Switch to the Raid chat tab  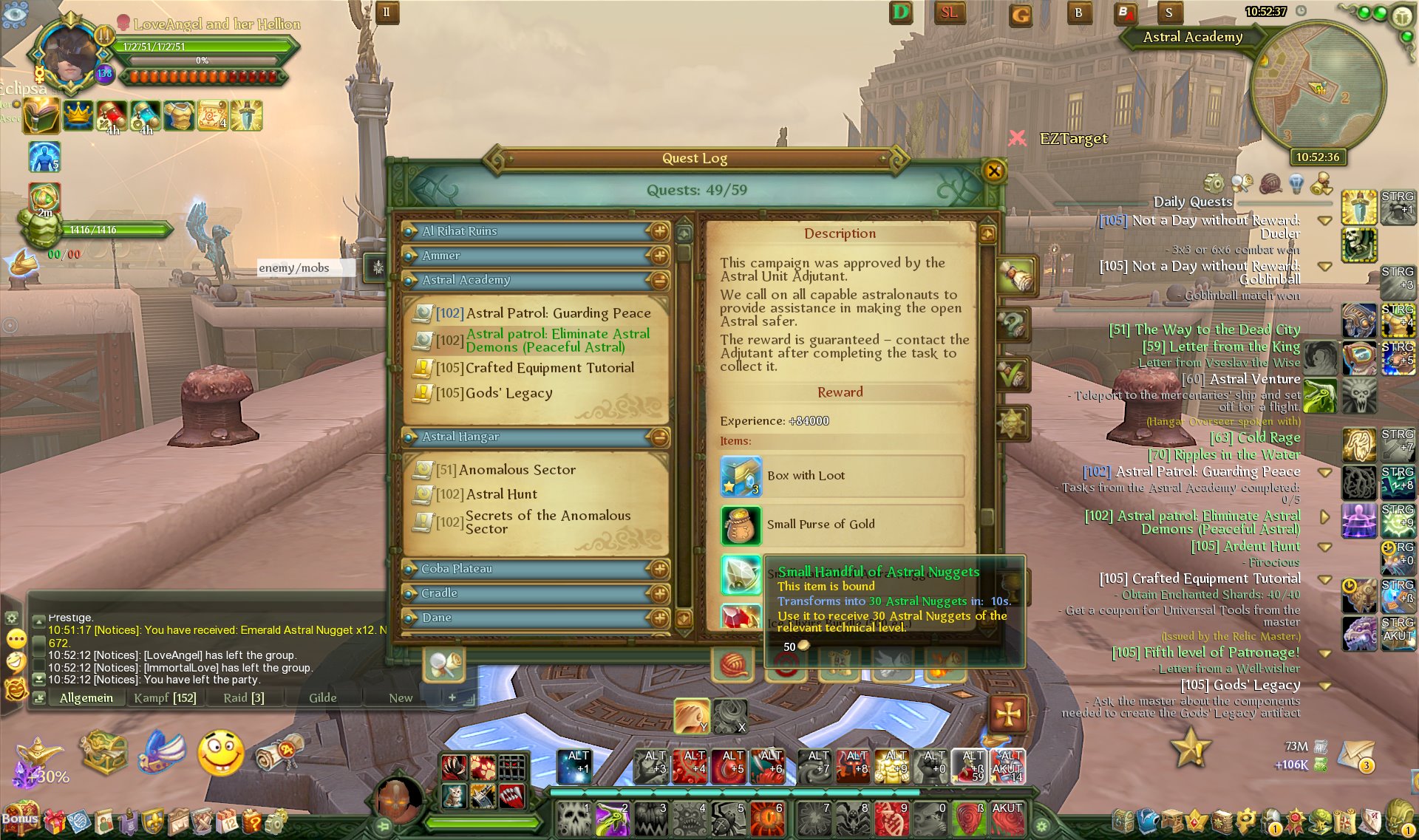[243, 698]
